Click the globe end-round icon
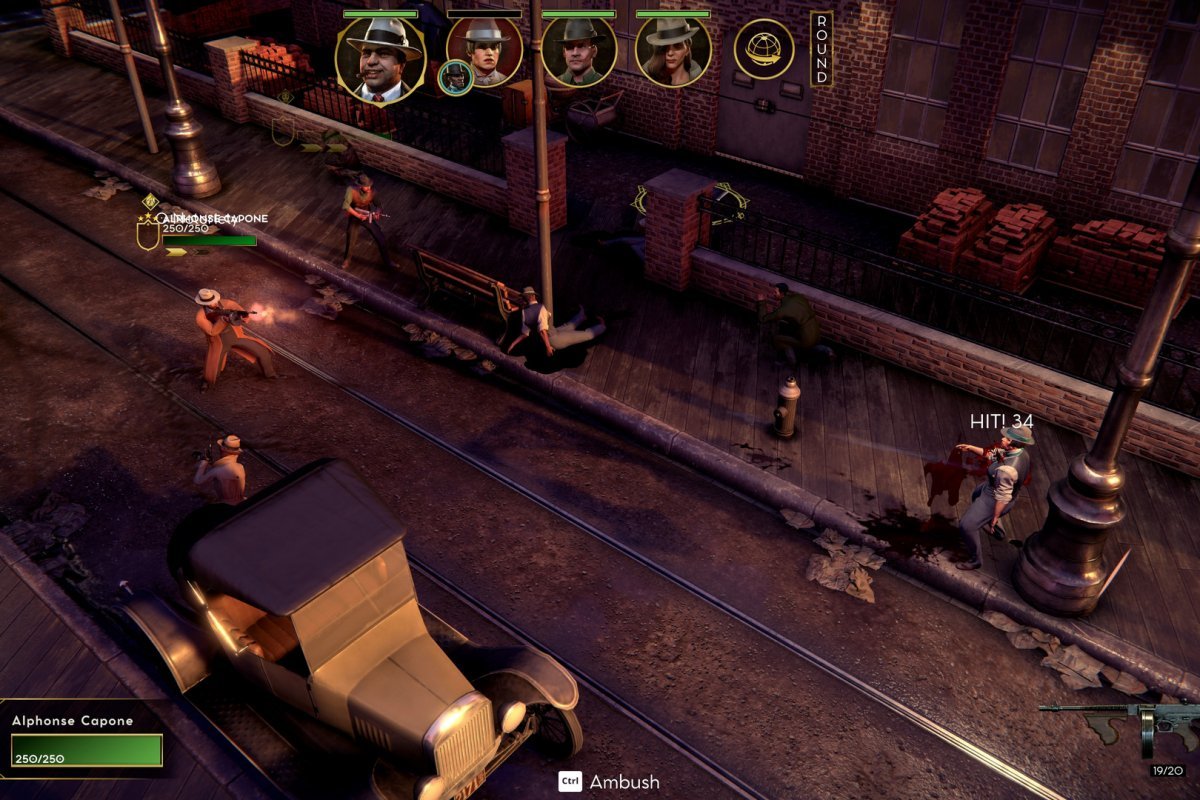1200x800 pixels. (x=764, y=49)
